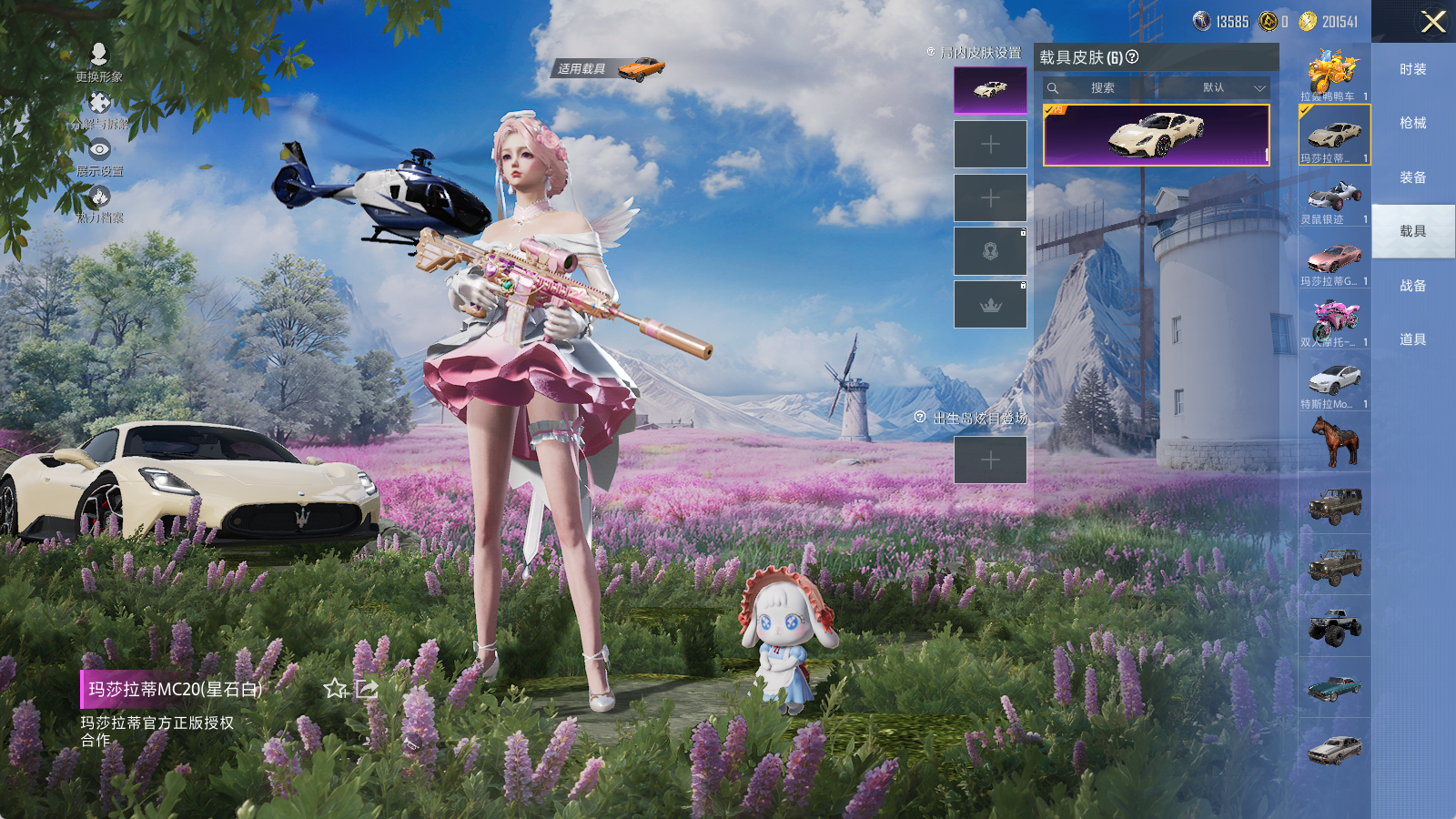The height and width of the screenshot is (819, 1456).
Task: Open the 道具 items tab
Action: 1412,339
